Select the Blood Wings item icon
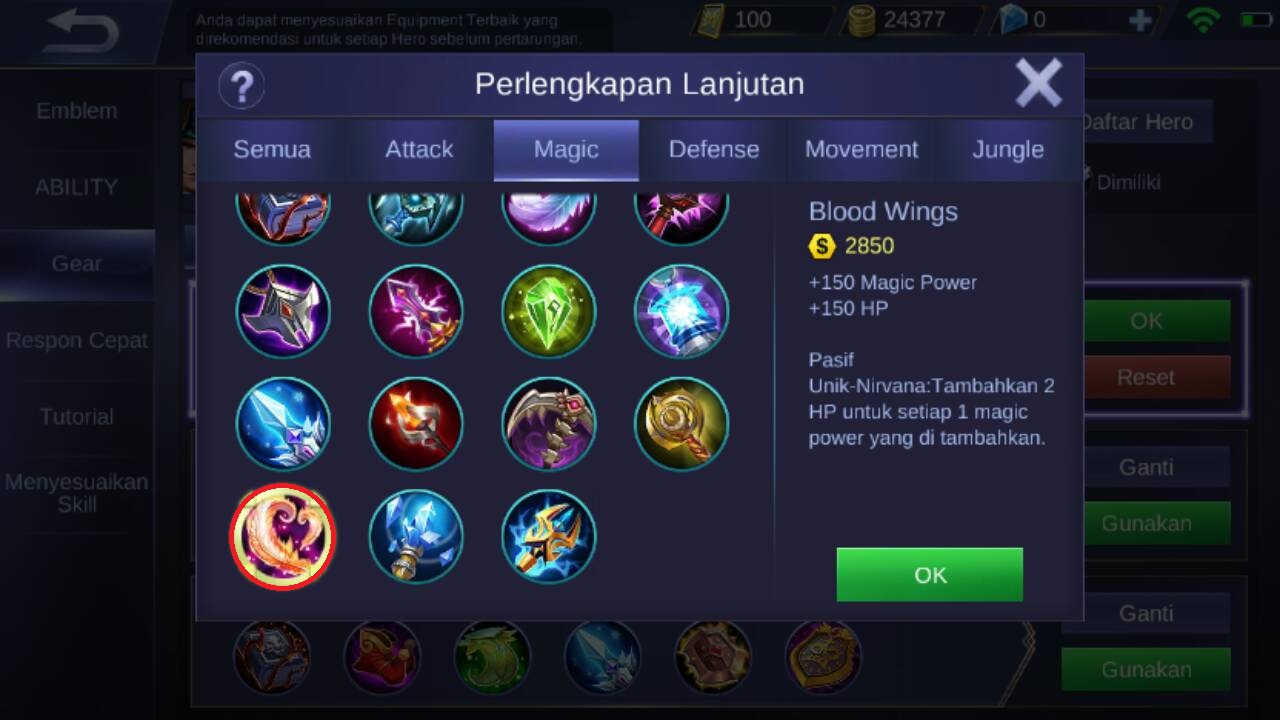The image size is (1280, 720). point(283,537)
